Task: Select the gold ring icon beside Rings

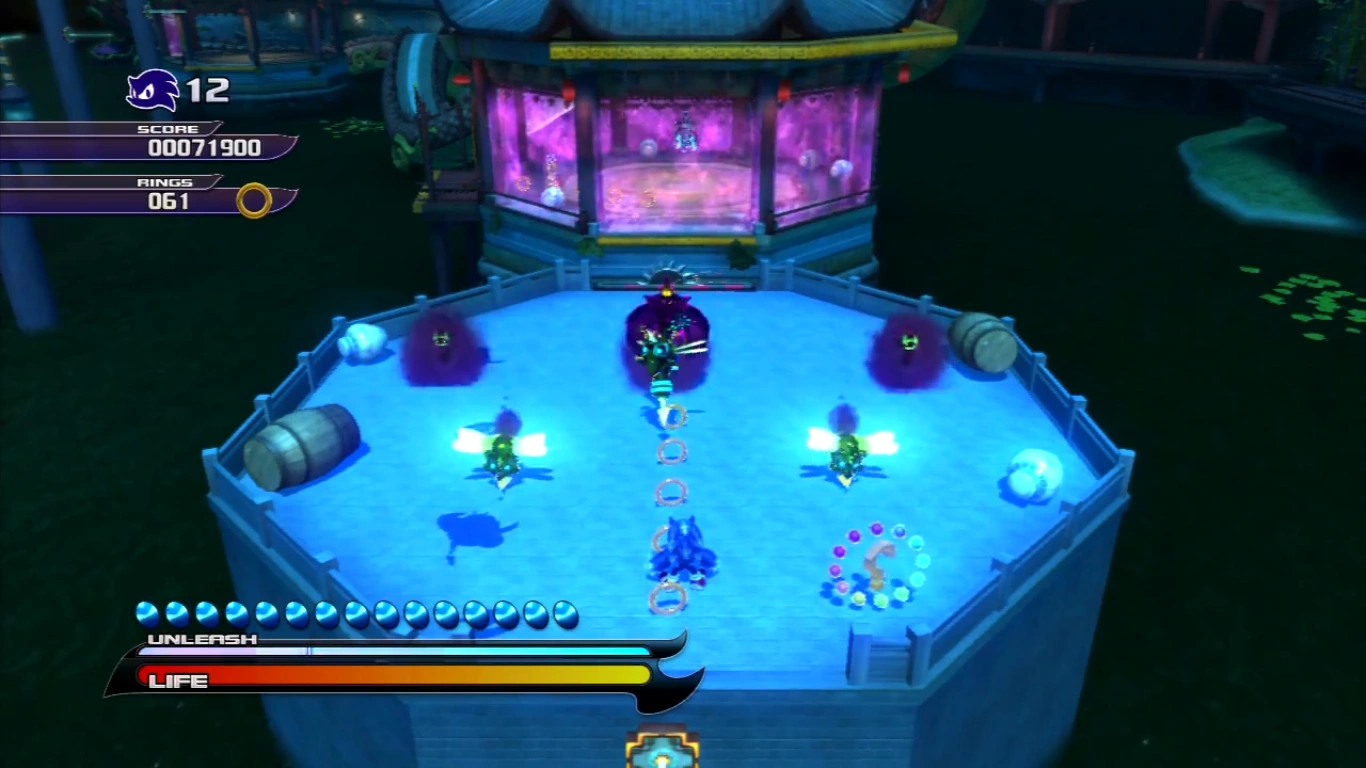Action: (254, 200)
